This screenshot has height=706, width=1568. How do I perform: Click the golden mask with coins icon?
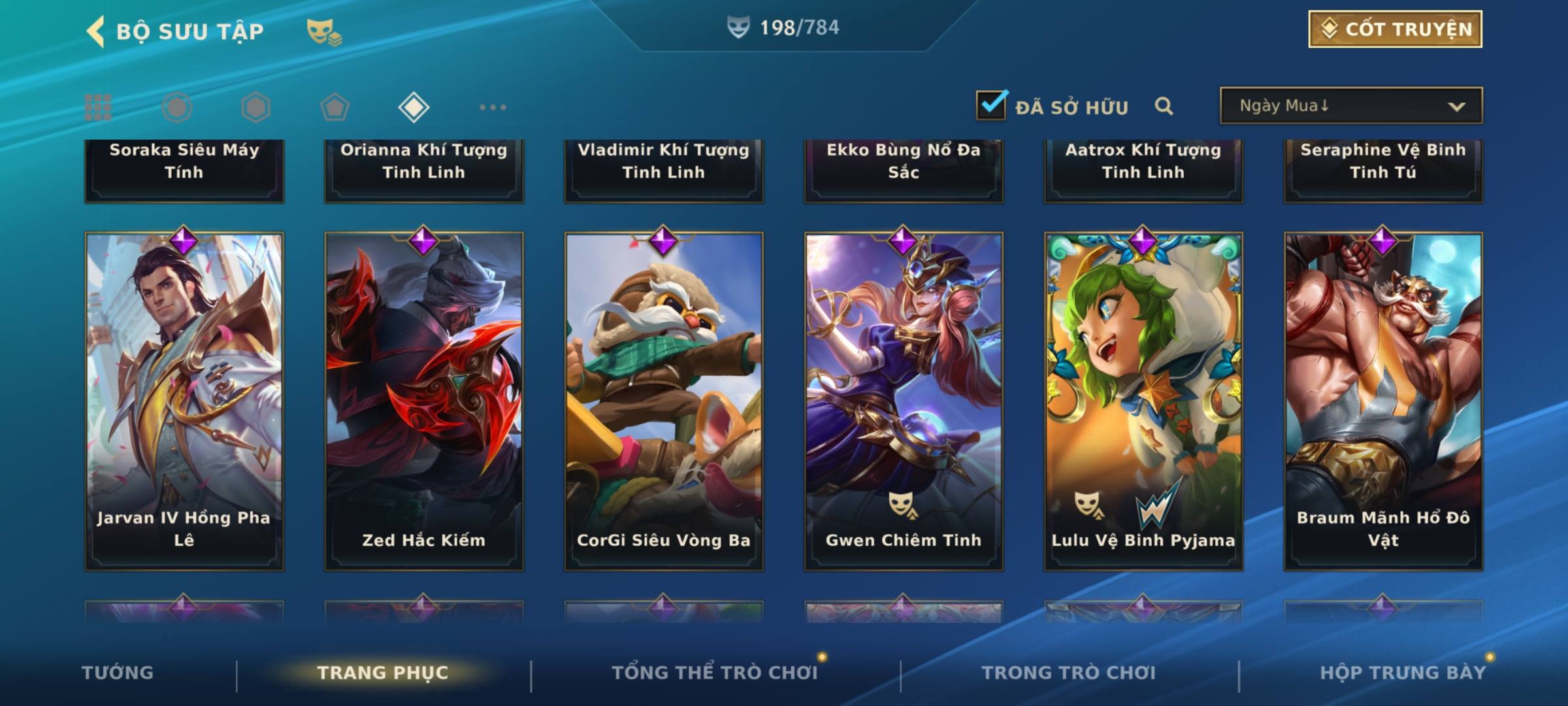[x=323, y=32]
